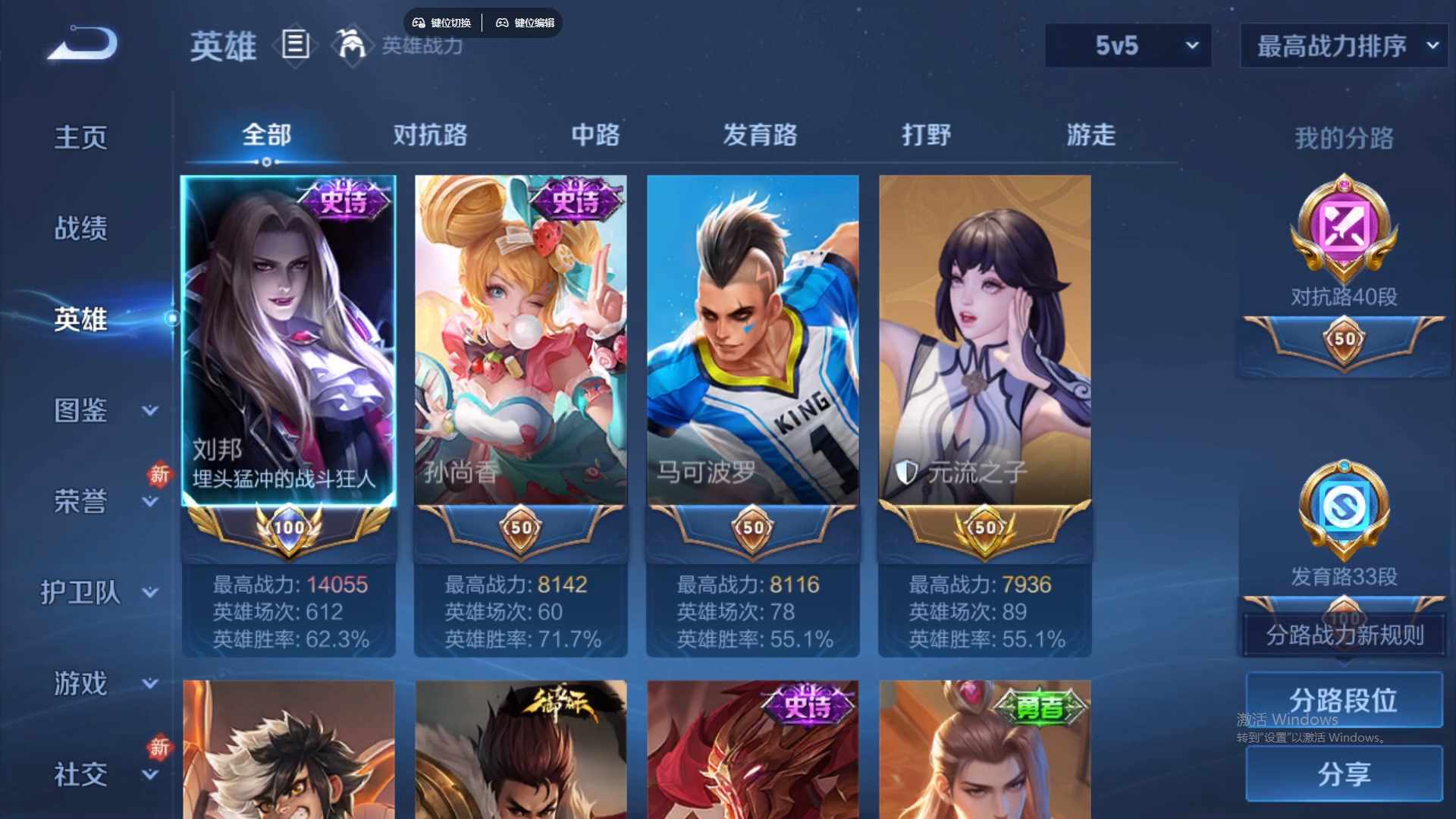Click the game logo in top left corner
The width and height of the screenshot is (1456, 819).
[x=81, y=45]
